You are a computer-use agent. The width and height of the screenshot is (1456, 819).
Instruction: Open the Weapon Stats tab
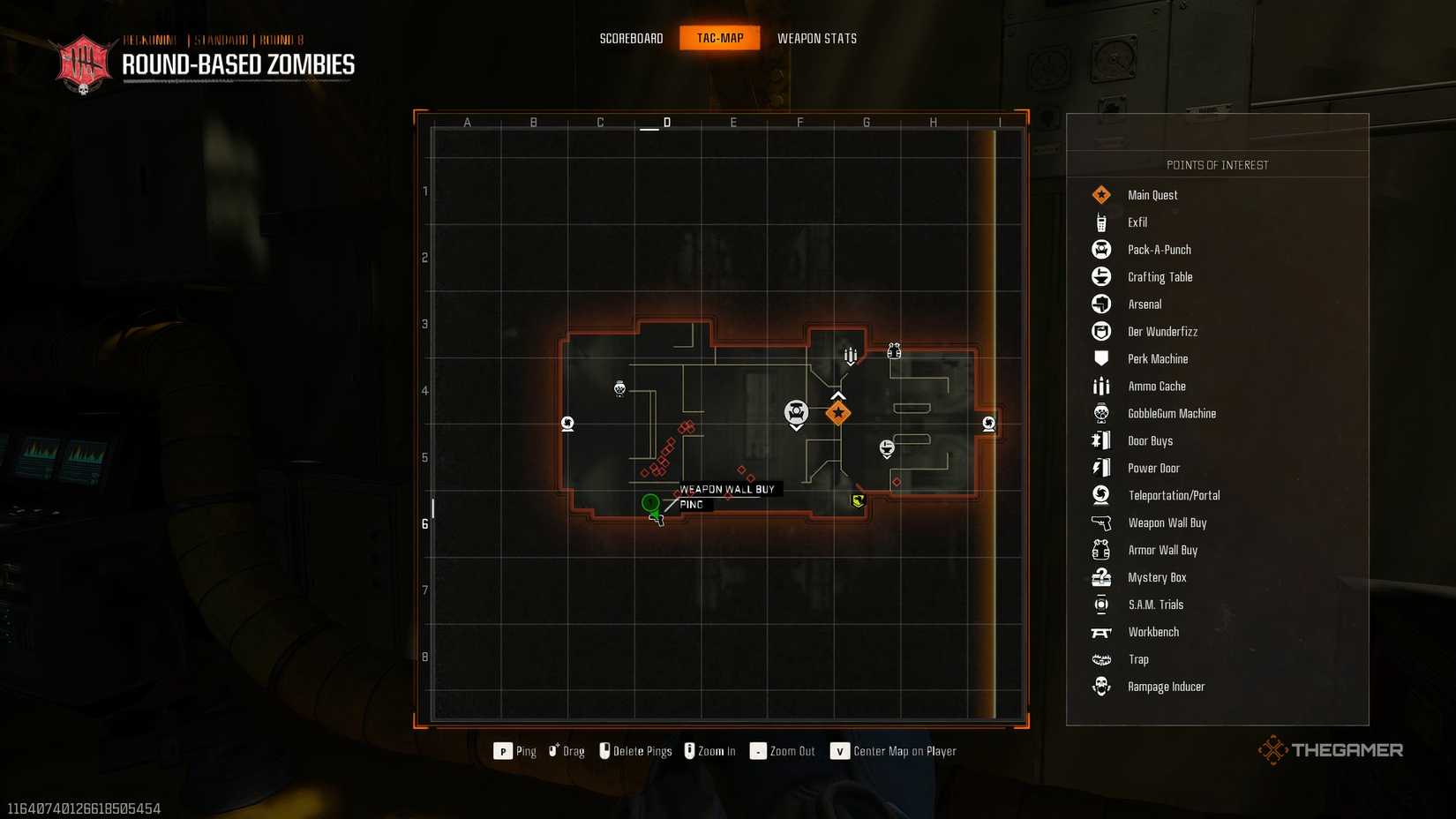click(x=816, y=38)
